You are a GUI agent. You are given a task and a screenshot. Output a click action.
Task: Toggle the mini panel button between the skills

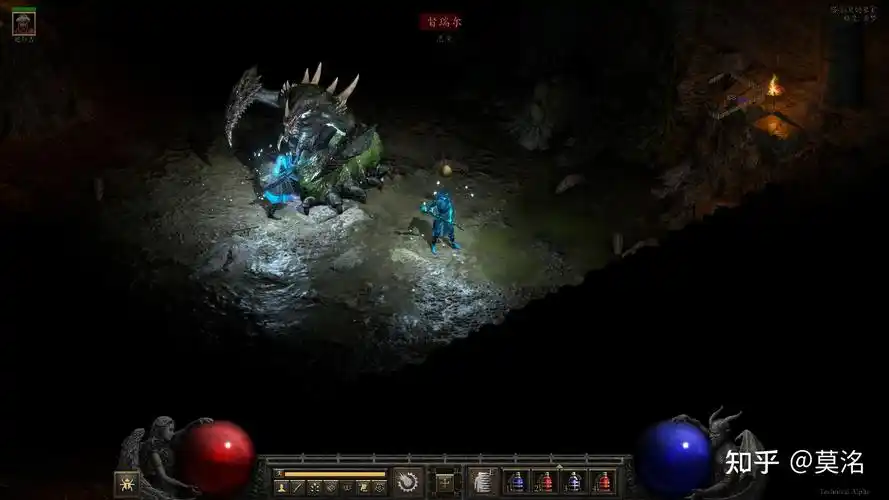pyautogui.click(x=445, y=482)
